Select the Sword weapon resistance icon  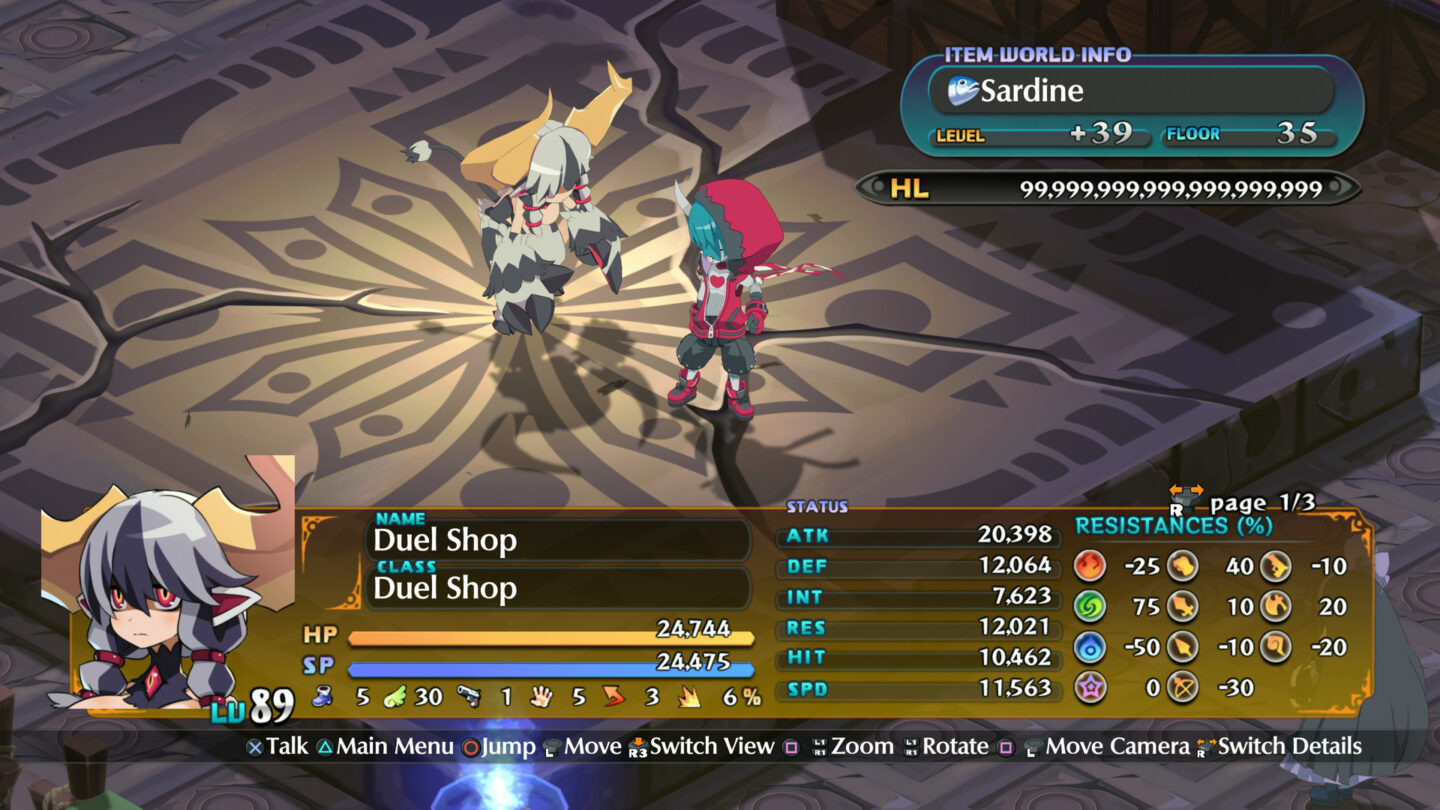point(1183,607)
